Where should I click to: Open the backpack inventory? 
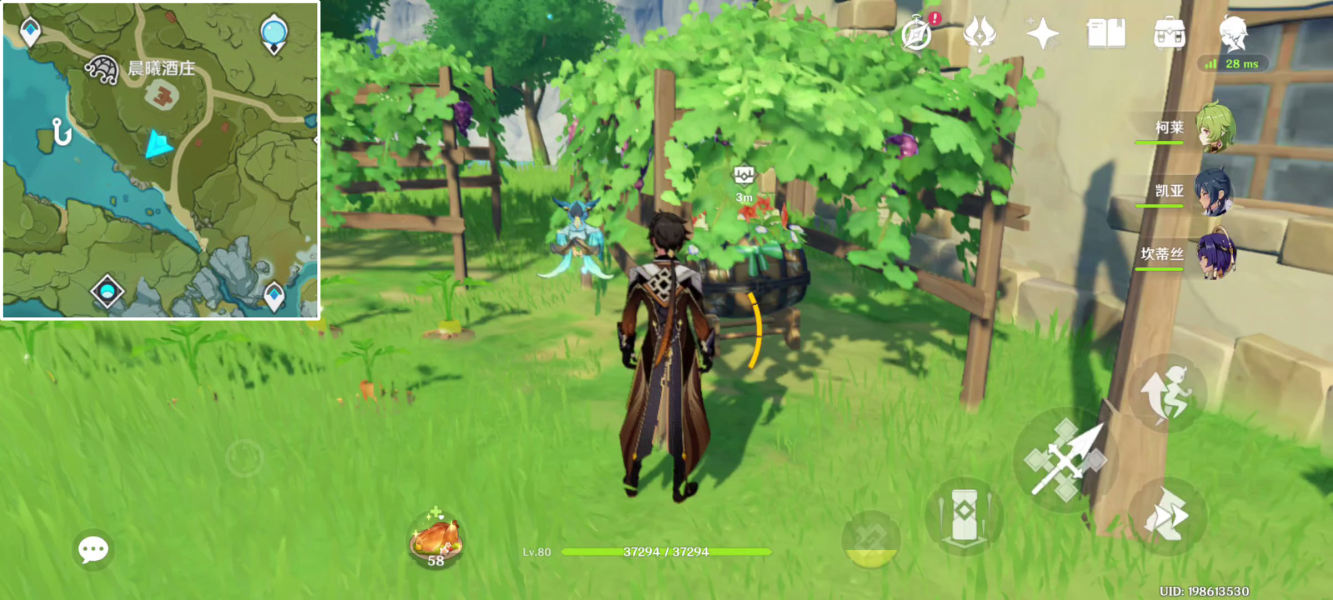[x=1169, y=34]
